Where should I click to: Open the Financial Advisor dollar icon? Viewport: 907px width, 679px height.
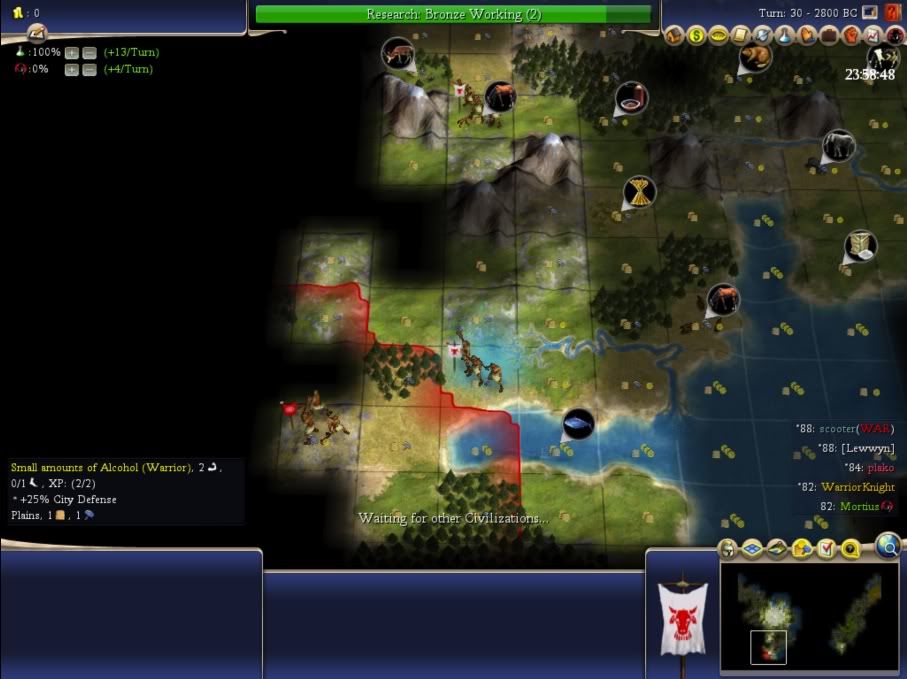click(x=696, y=36)
